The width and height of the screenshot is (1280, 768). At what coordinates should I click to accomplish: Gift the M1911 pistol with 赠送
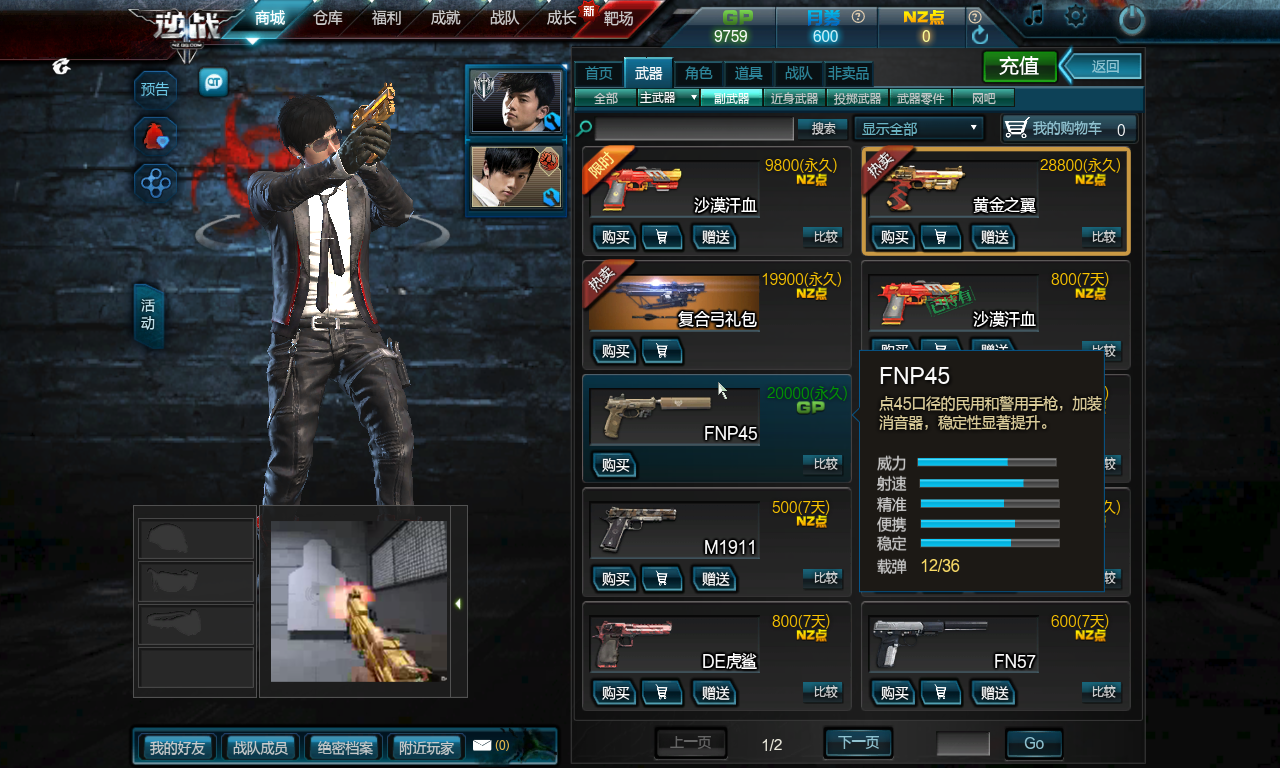tap(715, 579)
